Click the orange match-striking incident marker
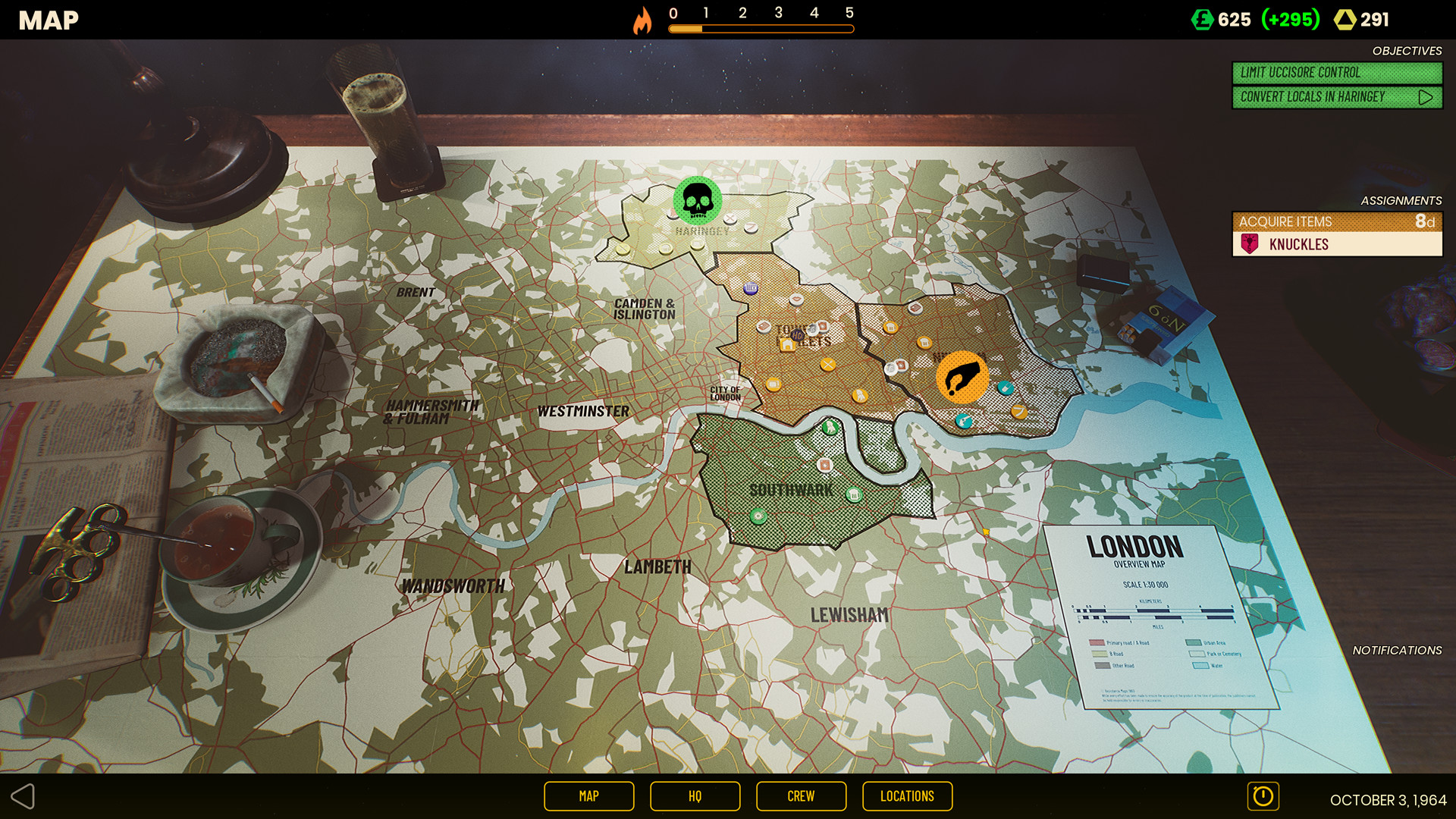This screenshot has height=819, width=1456. coord(962,375)
